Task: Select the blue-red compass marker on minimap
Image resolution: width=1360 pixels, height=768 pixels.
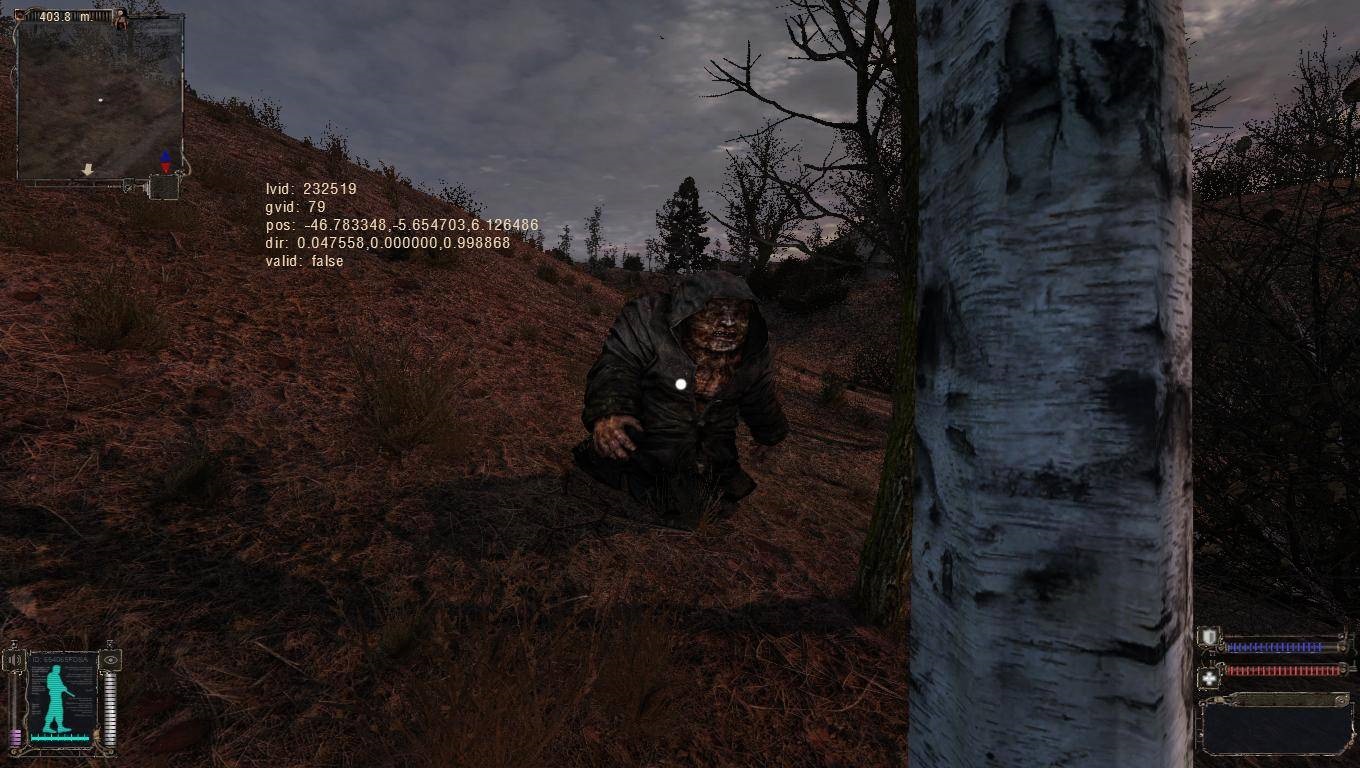Action: (x=165, y=162)
